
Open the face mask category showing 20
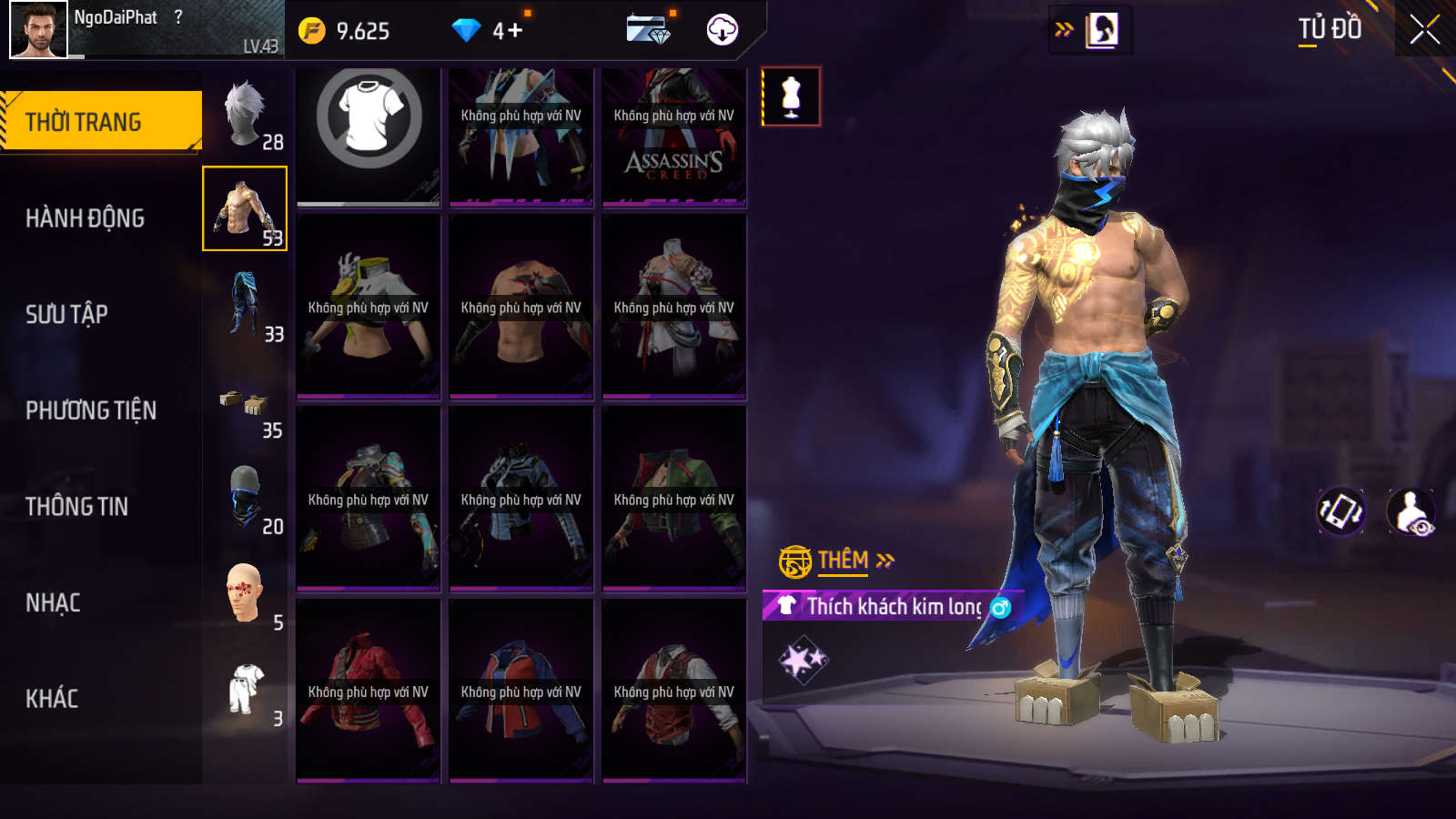246,500
